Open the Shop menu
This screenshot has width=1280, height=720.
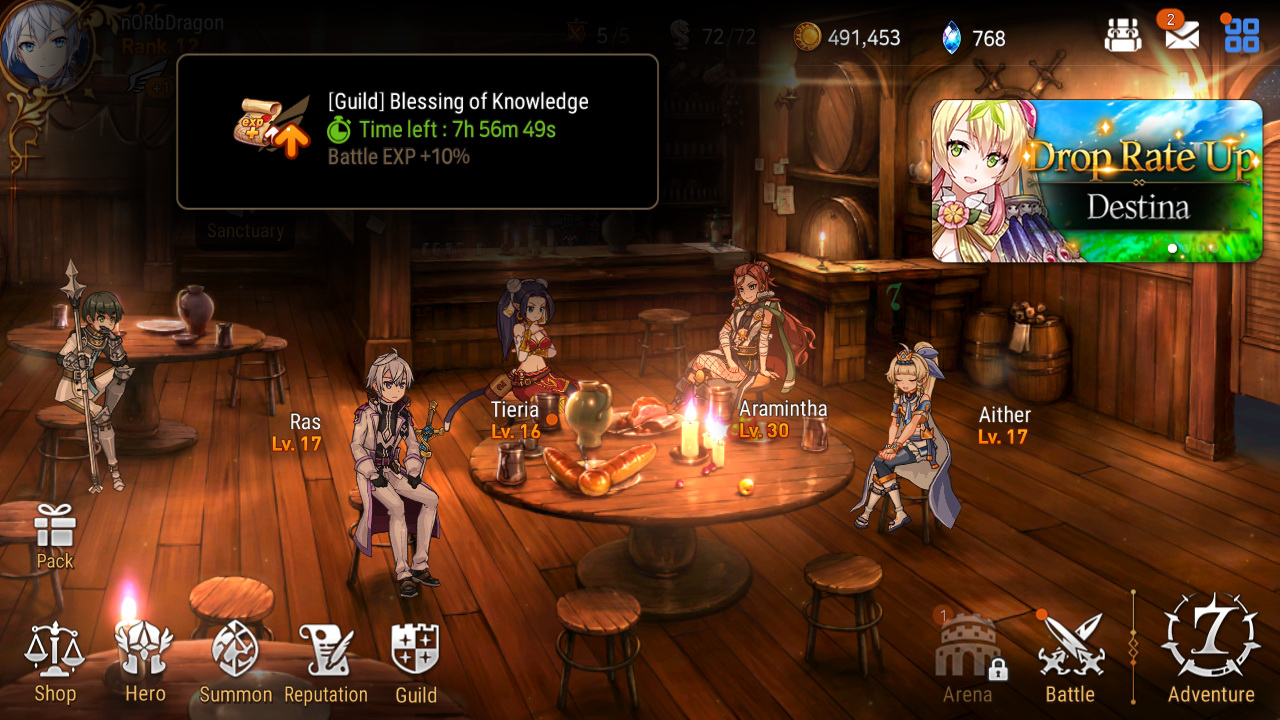[x=55, y=662]
